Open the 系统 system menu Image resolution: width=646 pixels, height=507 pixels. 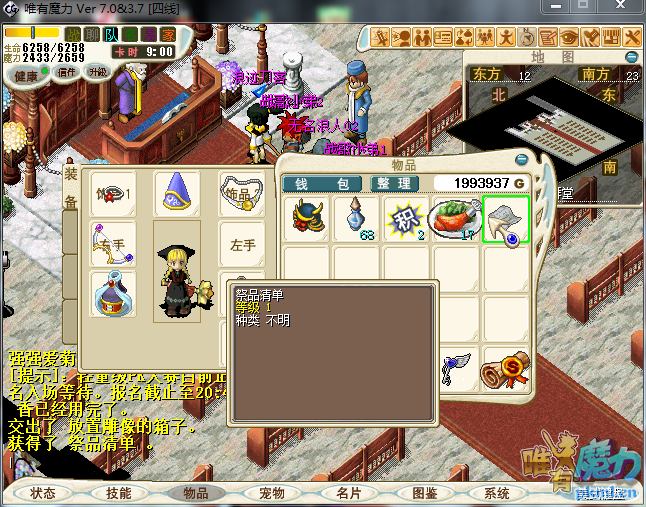(497, 493)
